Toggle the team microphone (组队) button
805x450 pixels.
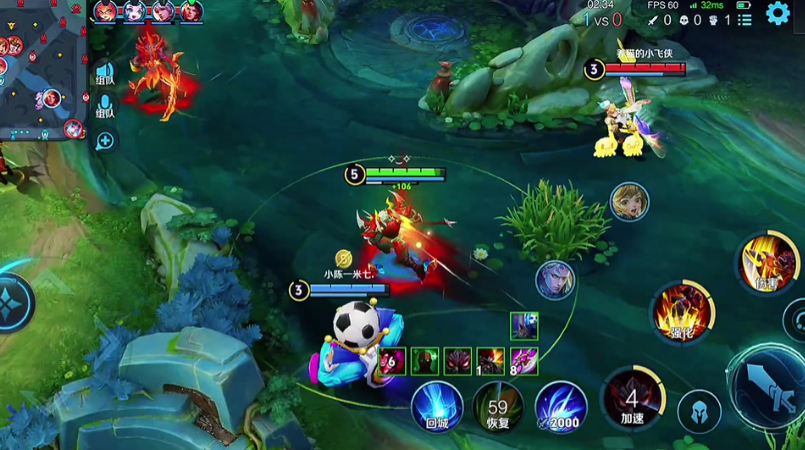105,106
